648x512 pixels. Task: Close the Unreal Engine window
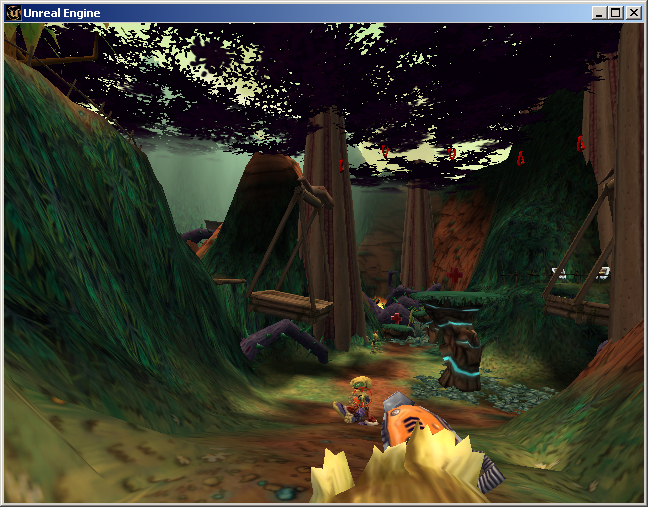(x=633, y=13)
